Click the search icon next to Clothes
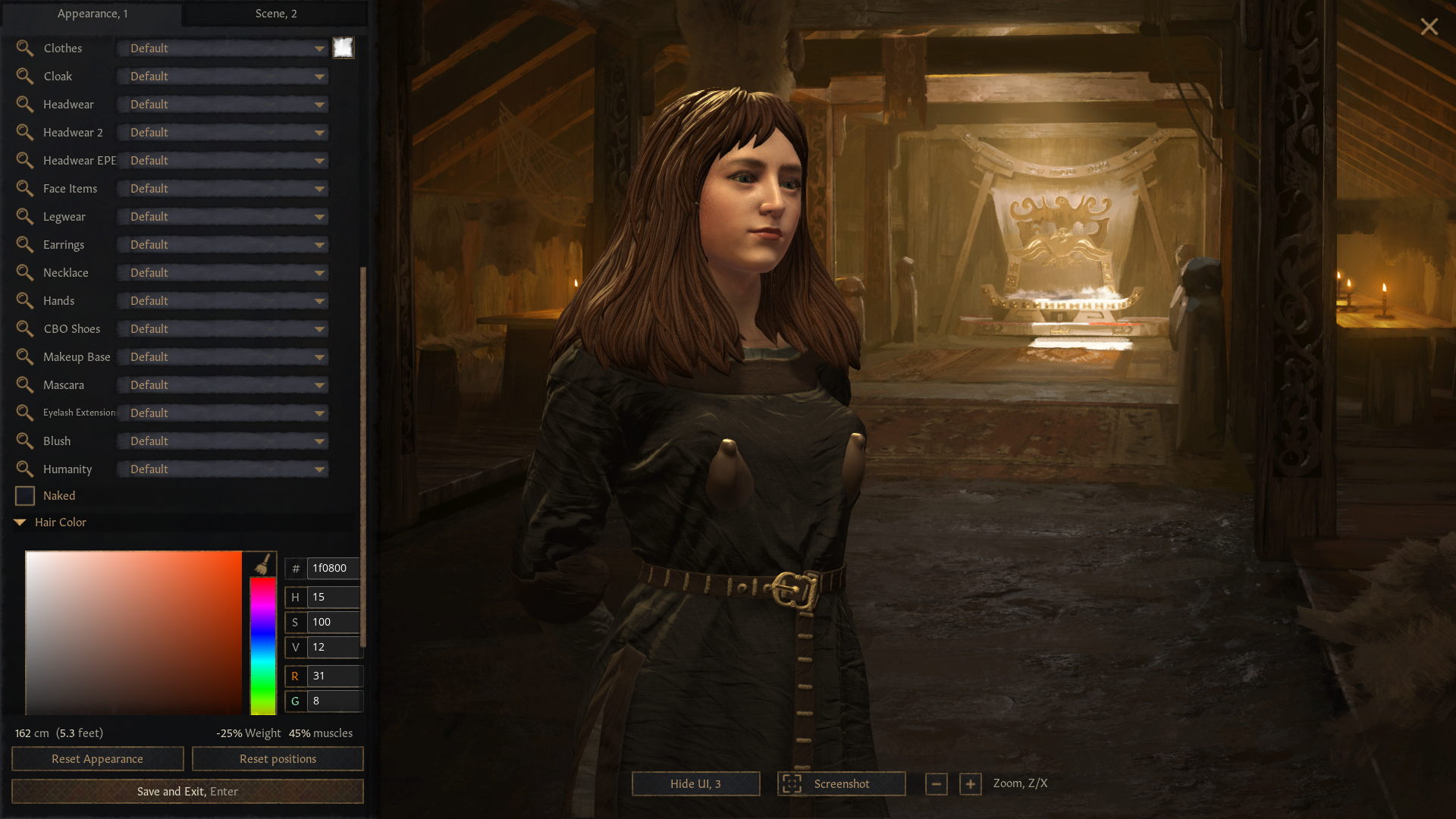Screen dimensions: 1456x819 click(25, 48)
